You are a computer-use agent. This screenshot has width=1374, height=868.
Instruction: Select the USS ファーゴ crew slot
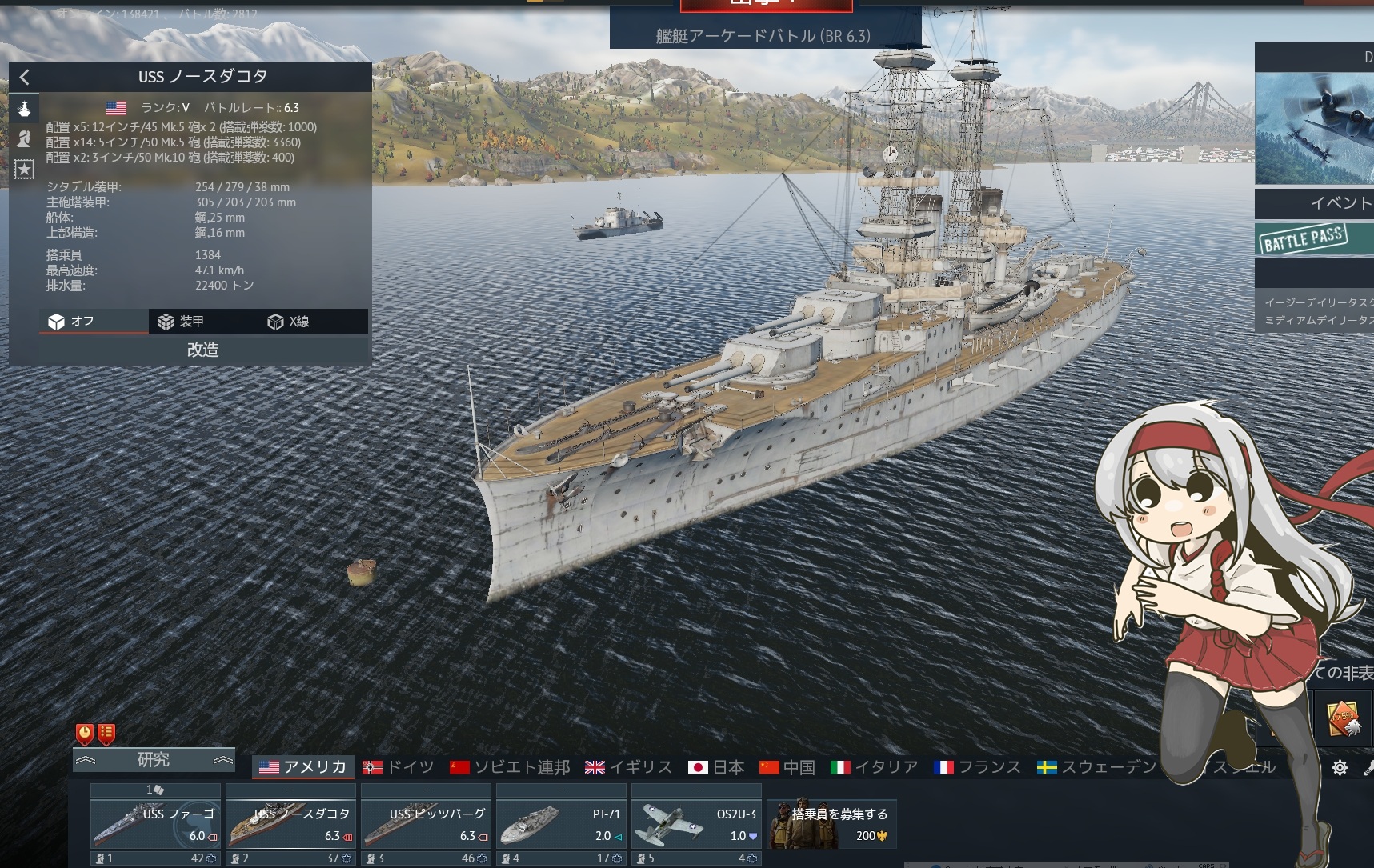click(x=155, y=824)
